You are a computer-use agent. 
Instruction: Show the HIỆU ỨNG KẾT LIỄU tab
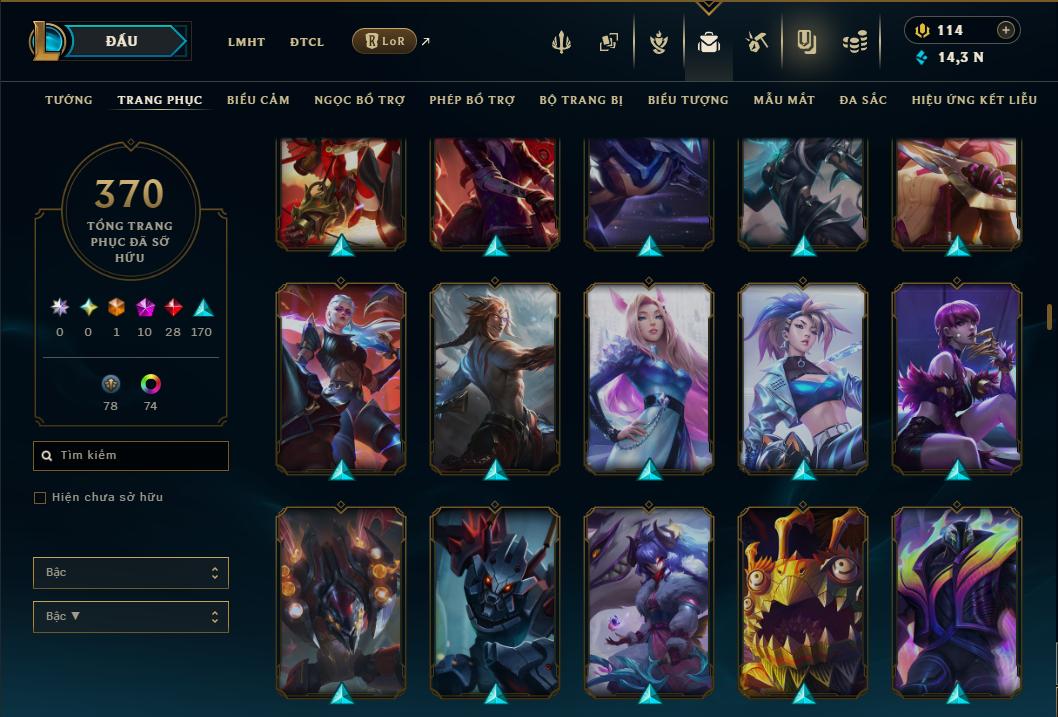pos(974,100)
